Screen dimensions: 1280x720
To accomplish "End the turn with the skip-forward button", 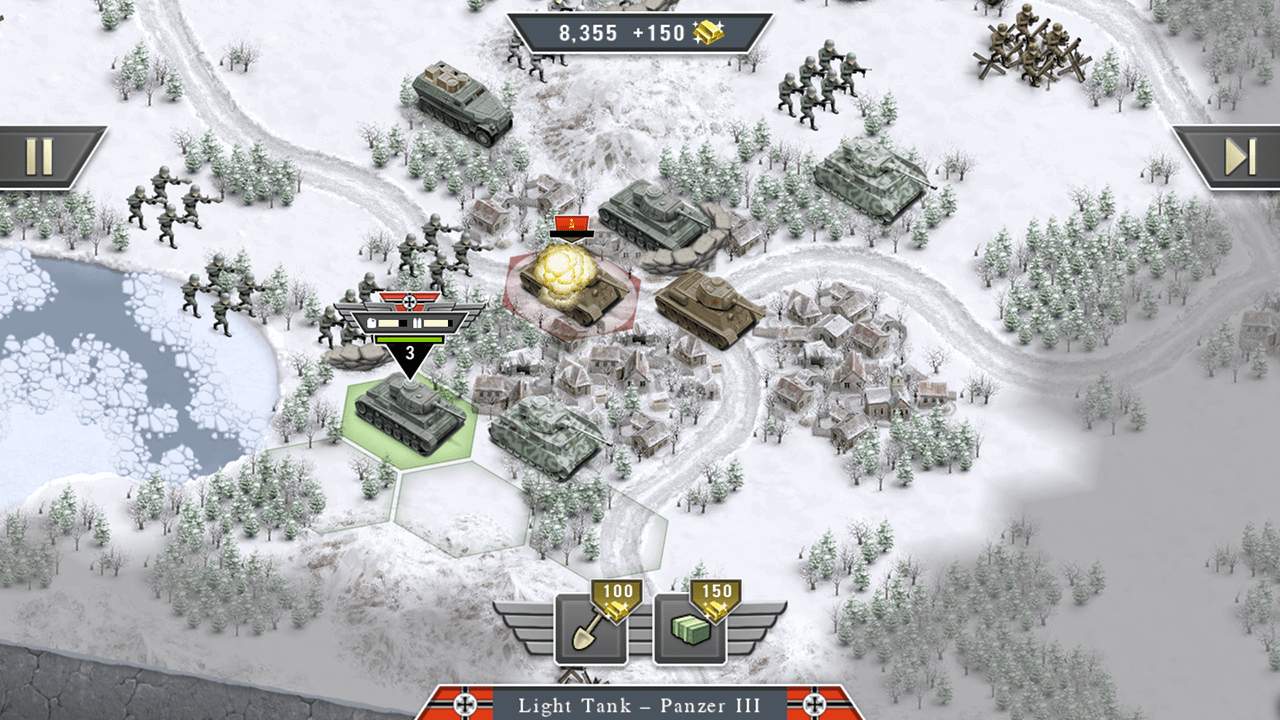I will pos(1239,157).
